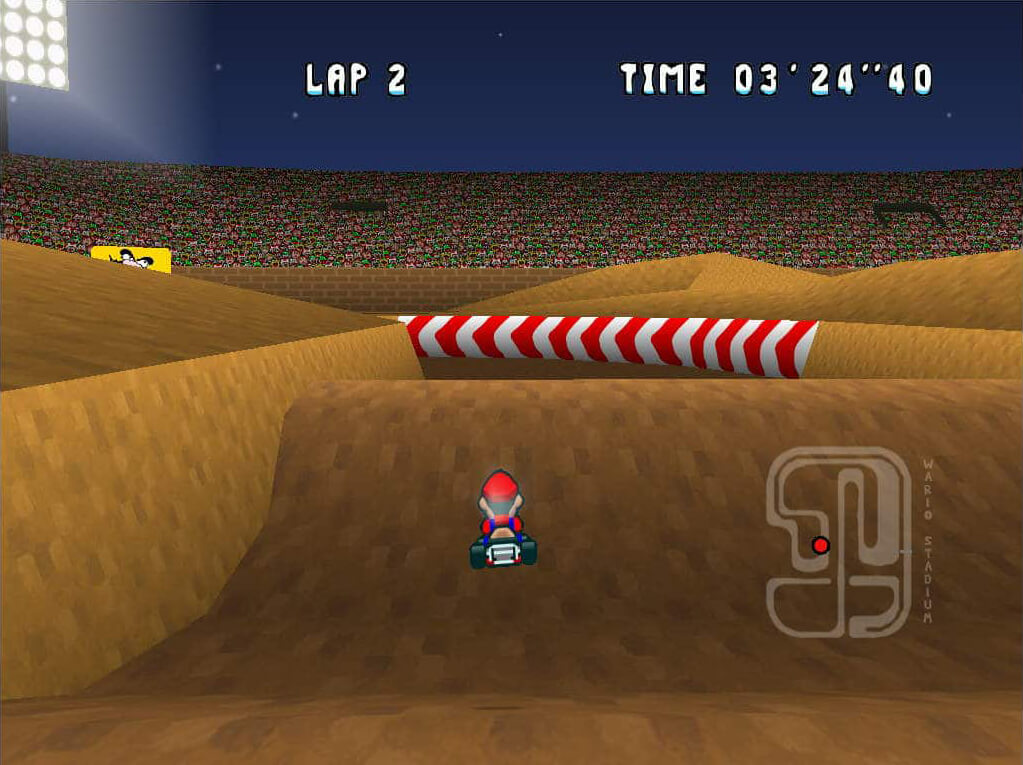Click the Wario Stadium track minimap
Image resolution: width=1023 pixels, height=765 pixels.
[838, 542]
